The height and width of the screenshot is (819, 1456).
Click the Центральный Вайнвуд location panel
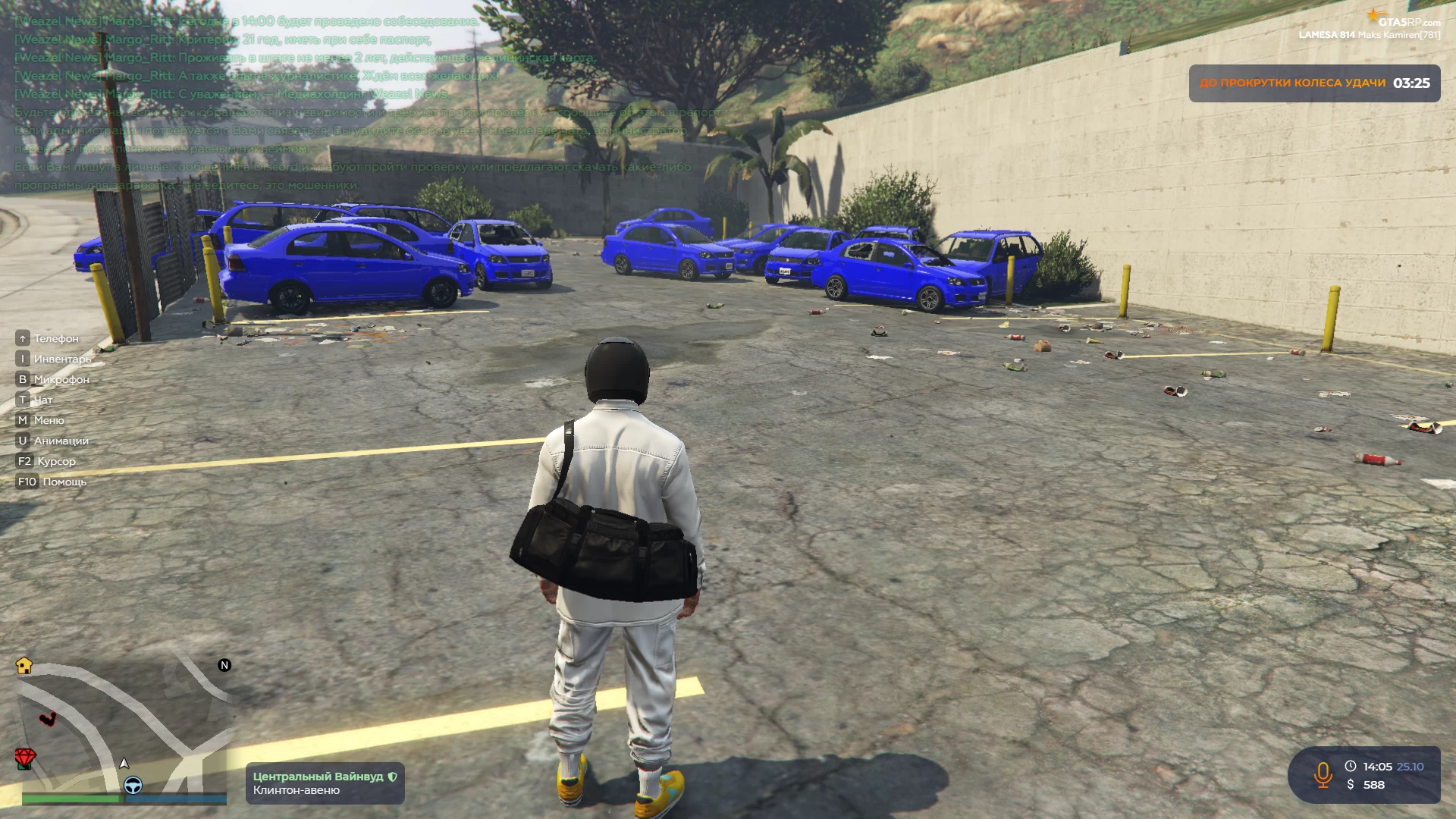click(x=325, y=783)
